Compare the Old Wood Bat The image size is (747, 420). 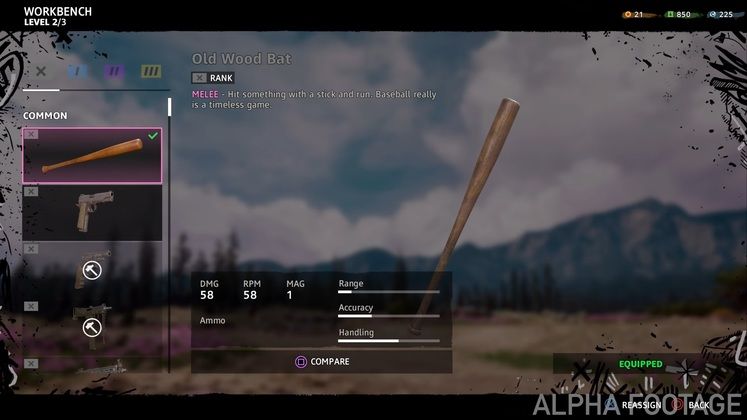pos(321,361)
